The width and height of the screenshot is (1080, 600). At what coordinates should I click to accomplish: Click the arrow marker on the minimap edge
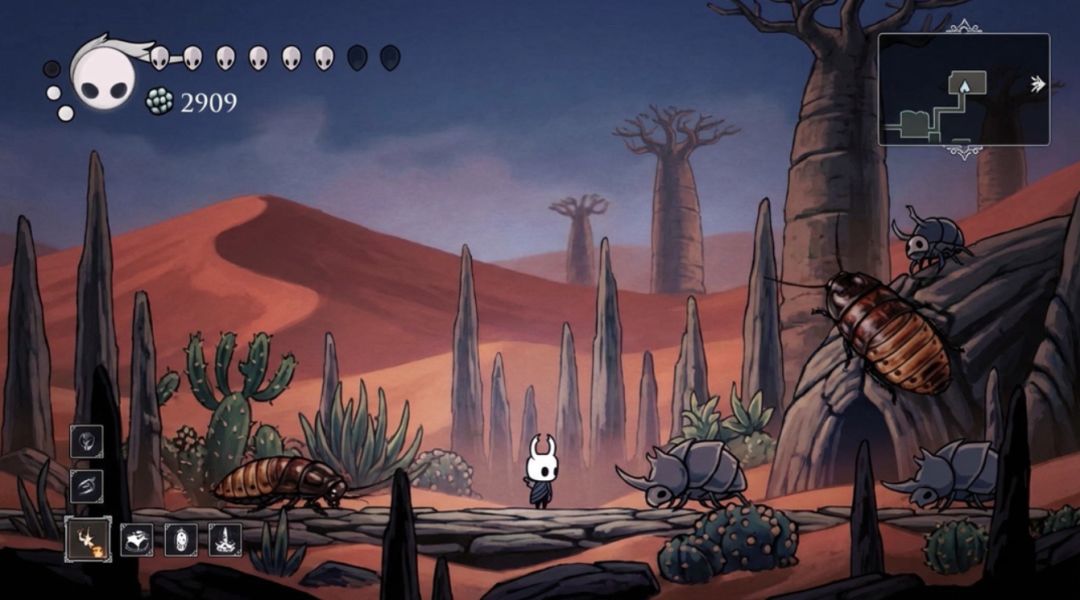coord(1038,85)
